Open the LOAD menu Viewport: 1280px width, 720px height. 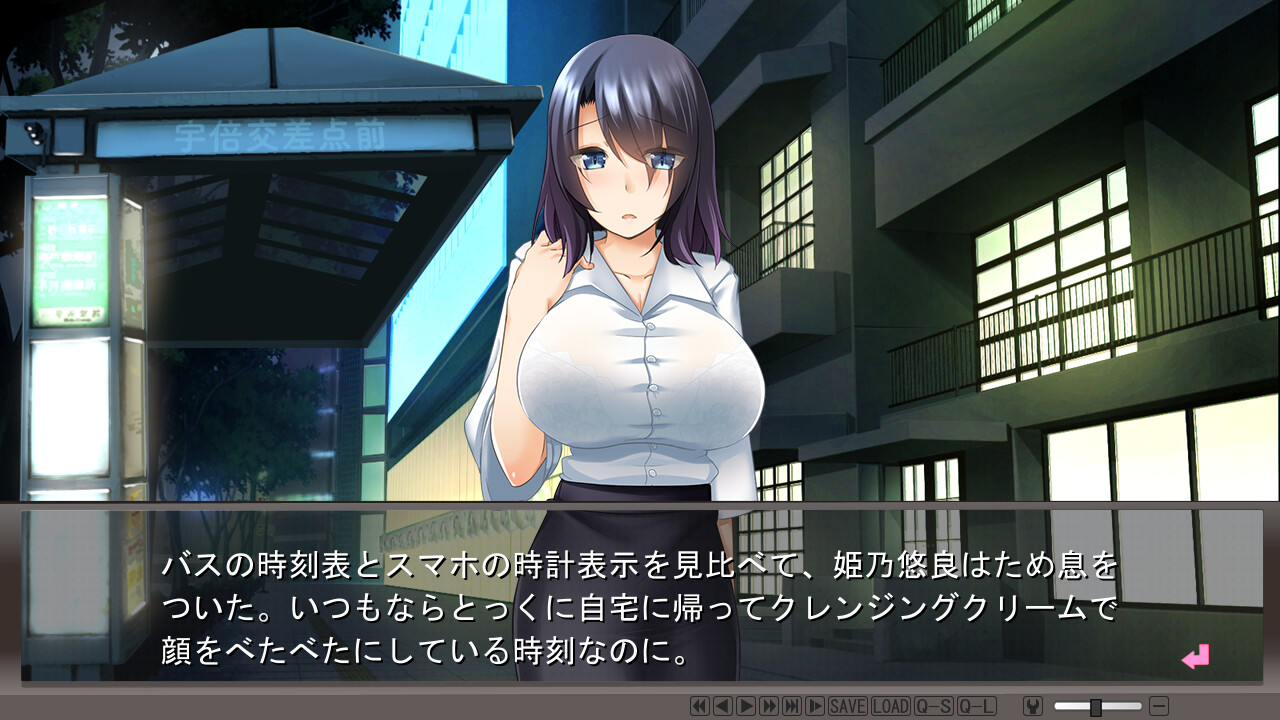point(890,706)
